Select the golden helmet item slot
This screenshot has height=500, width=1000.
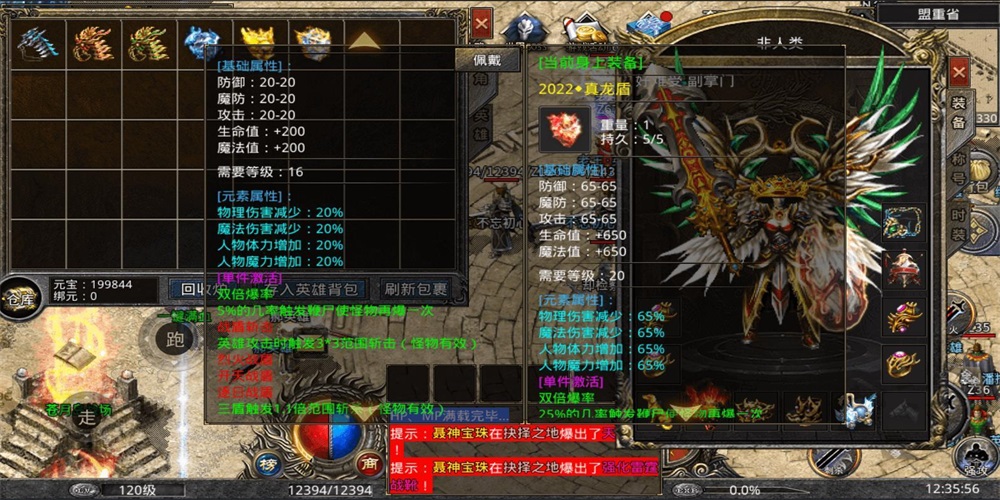click(x=257, y=44)
